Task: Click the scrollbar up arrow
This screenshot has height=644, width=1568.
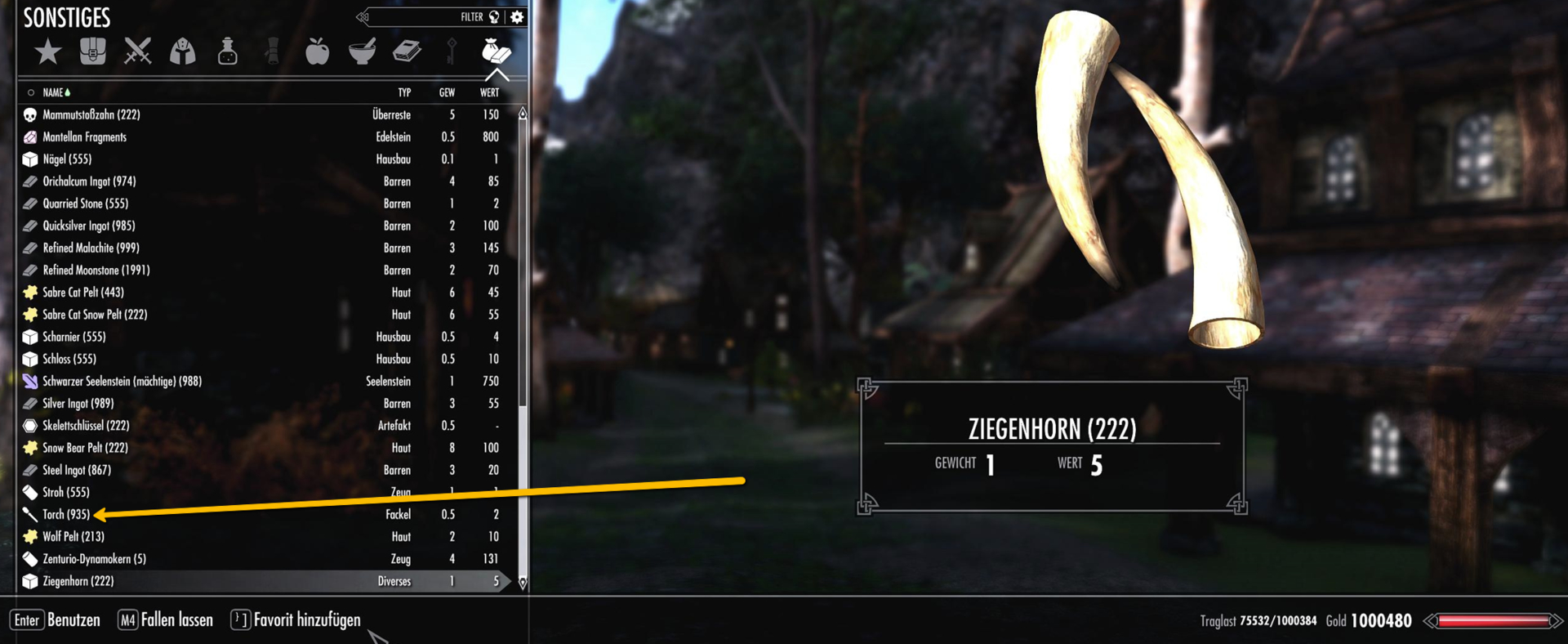Action: click(x=522, y=114)
